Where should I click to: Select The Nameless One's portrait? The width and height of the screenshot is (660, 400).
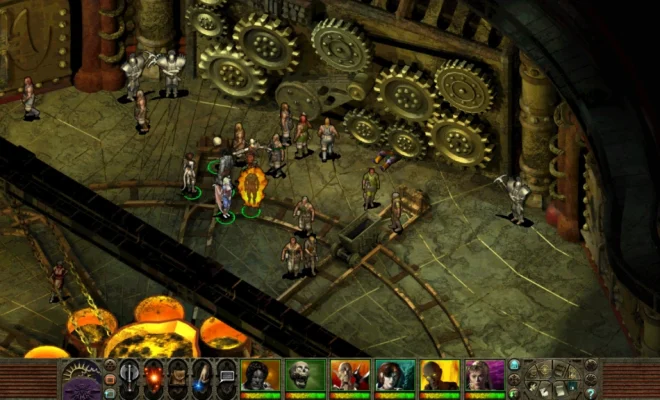(x=260, y=376)
